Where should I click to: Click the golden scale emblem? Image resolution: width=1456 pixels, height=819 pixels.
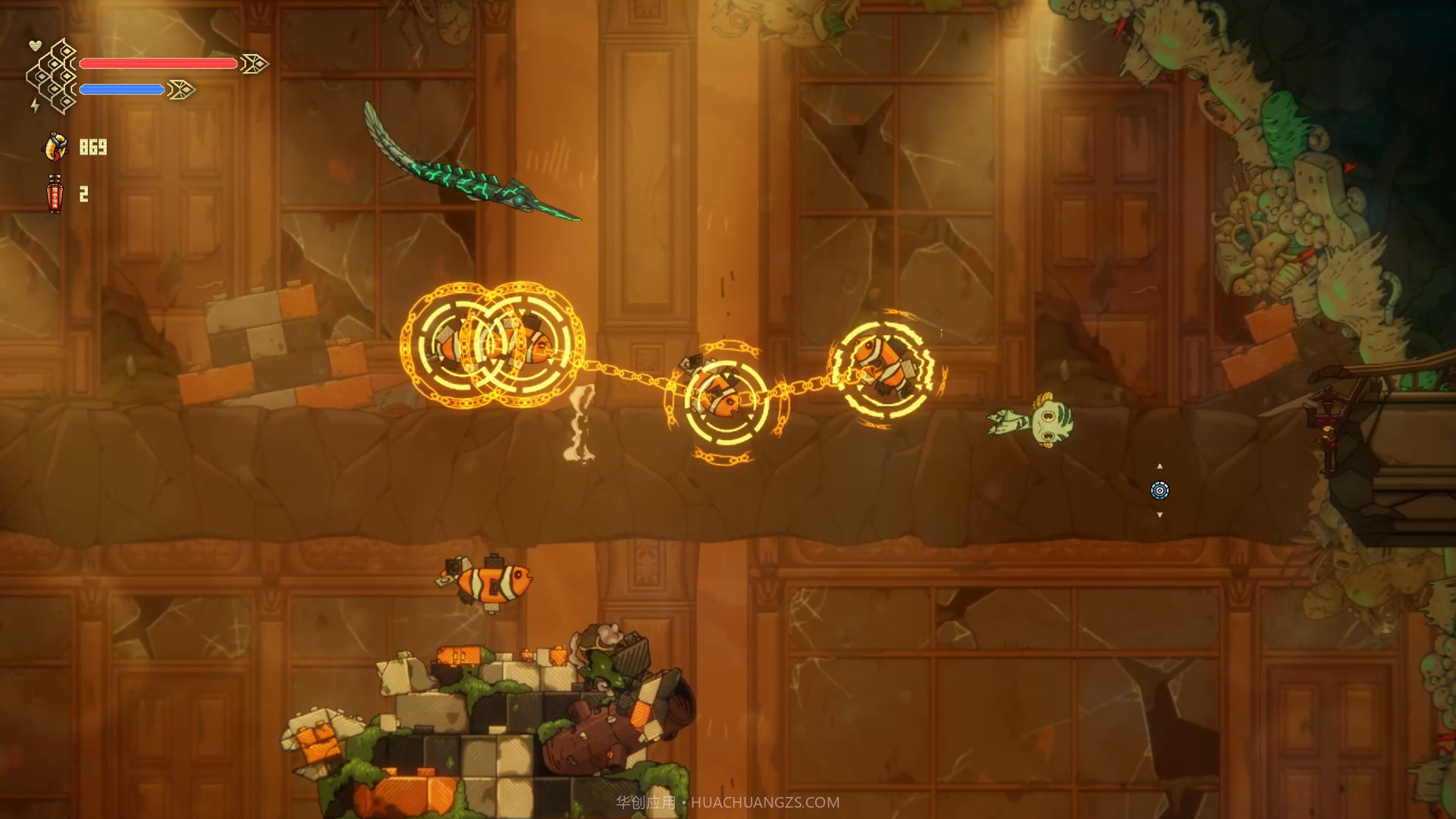54,77
